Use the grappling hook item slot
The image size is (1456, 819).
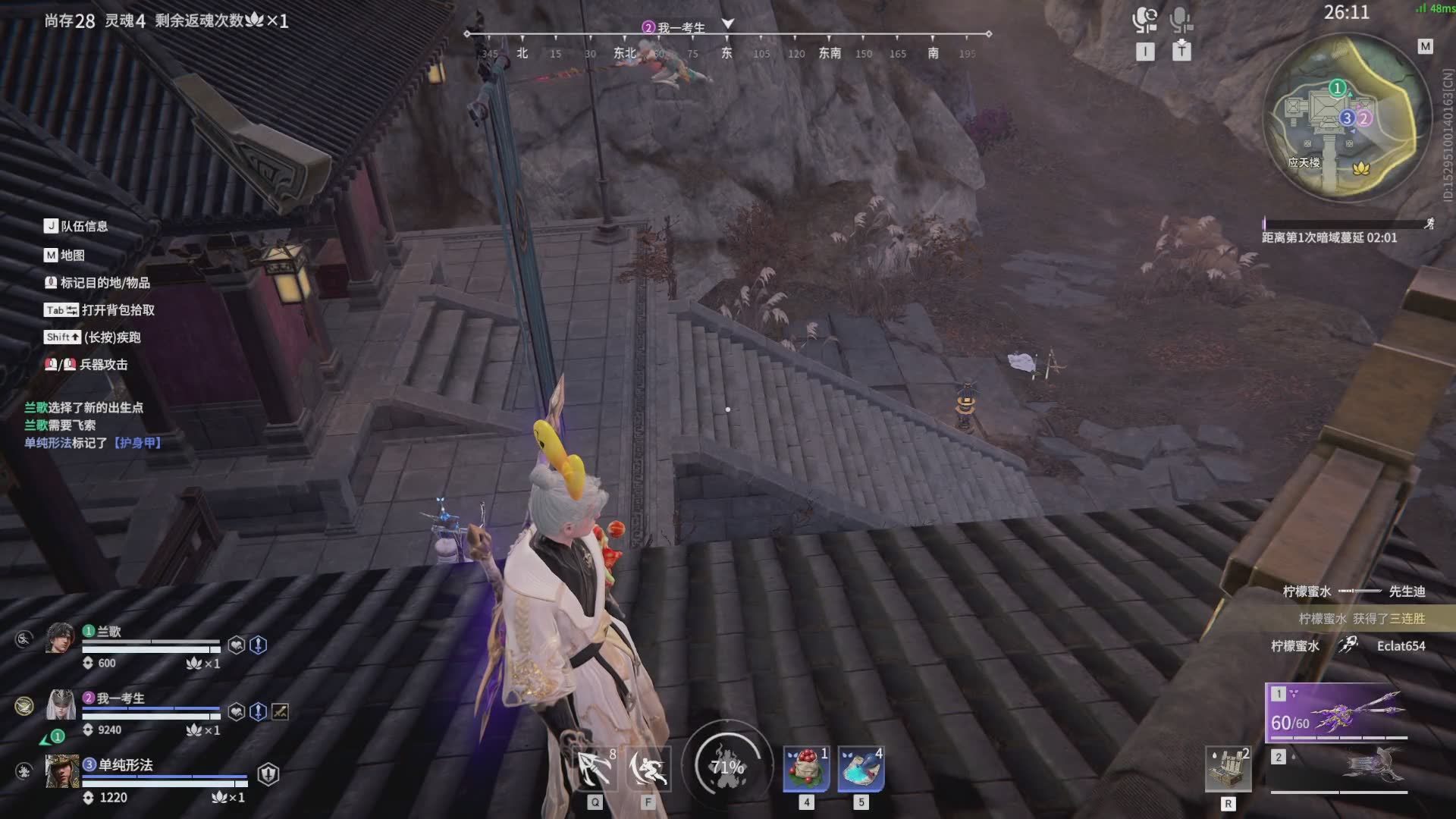point(595,768)
